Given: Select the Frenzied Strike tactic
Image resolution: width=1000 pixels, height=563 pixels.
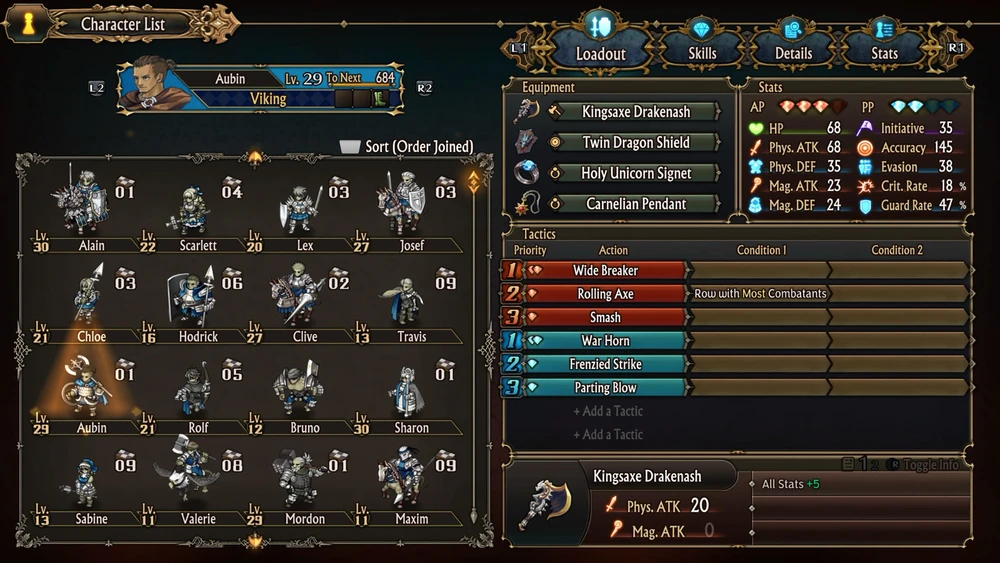Looking at the screenshot, I should click(605, 364).
